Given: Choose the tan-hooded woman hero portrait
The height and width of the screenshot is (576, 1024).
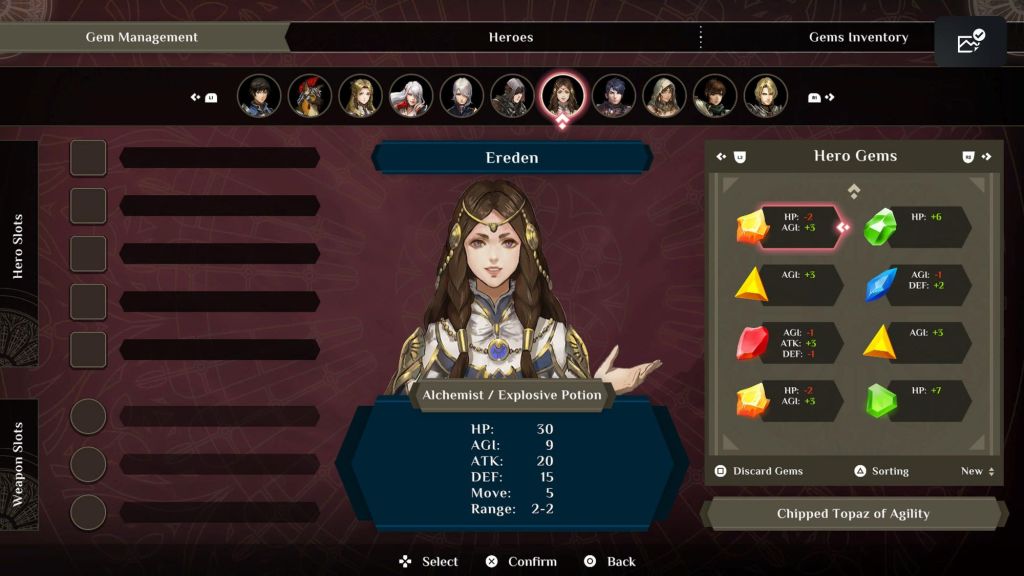Looking at the screenshot, I should coord(664,96).
